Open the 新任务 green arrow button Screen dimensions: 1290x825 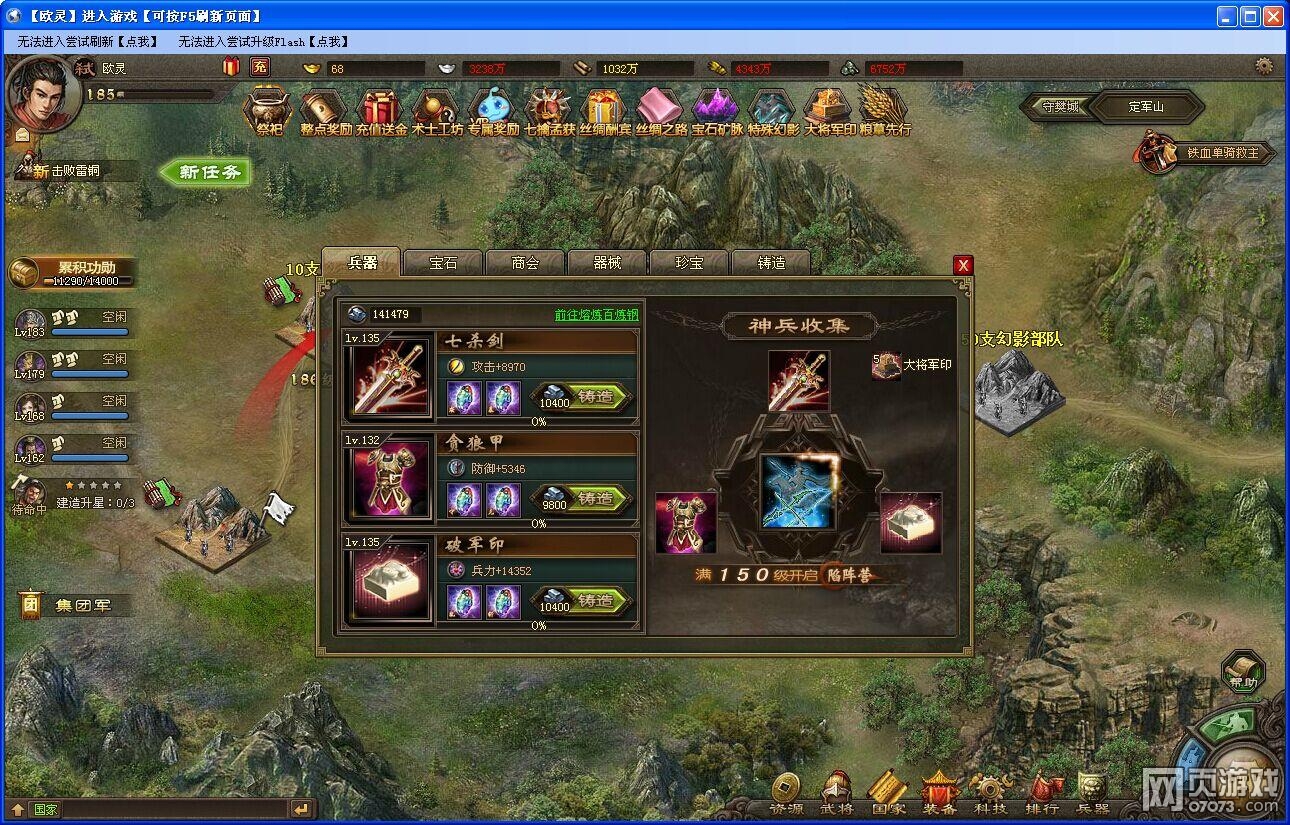point(206,172)
